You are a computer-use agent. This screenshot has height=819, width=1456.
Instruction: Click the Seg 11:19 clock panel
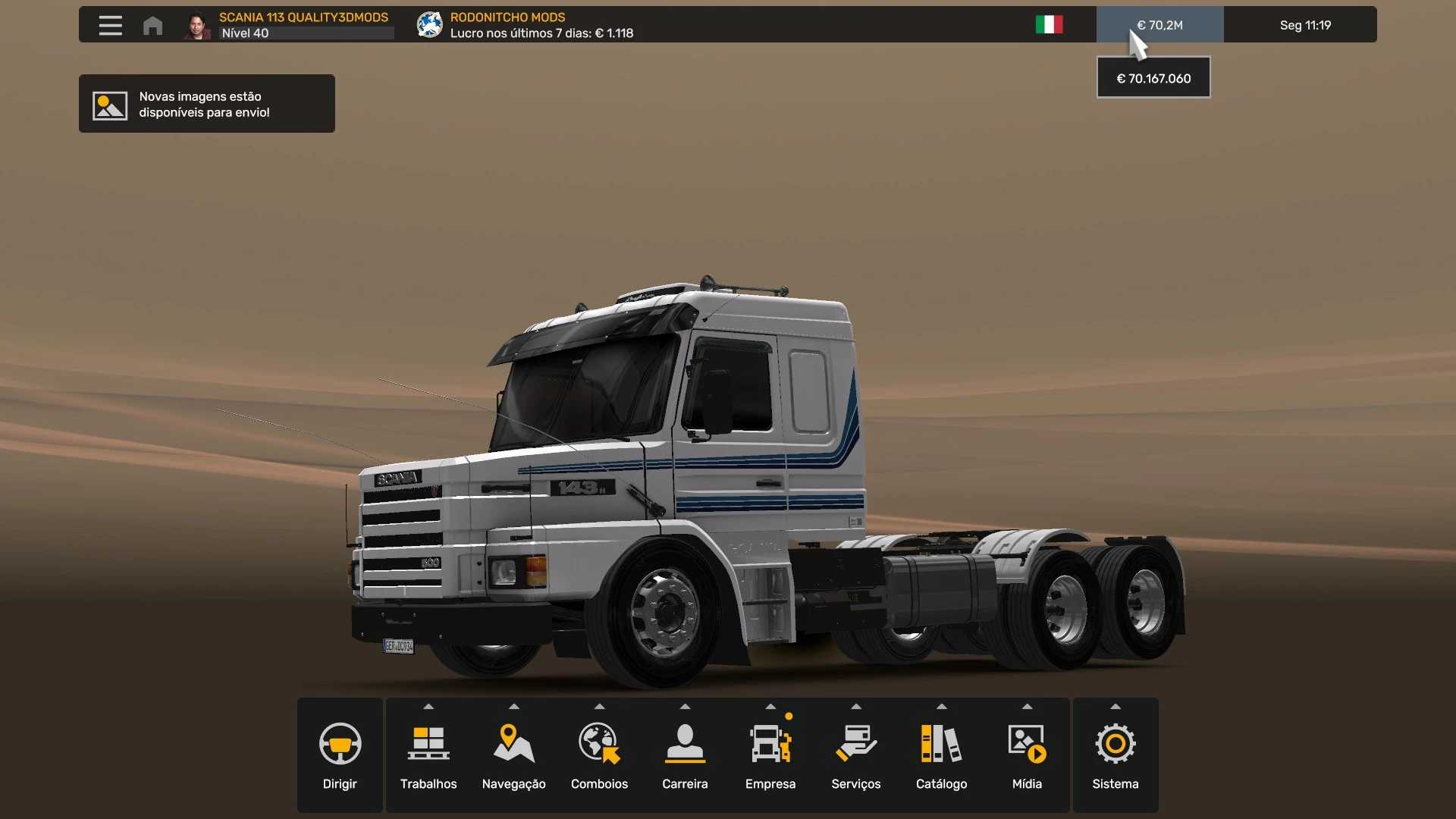tap(1305, 25)
